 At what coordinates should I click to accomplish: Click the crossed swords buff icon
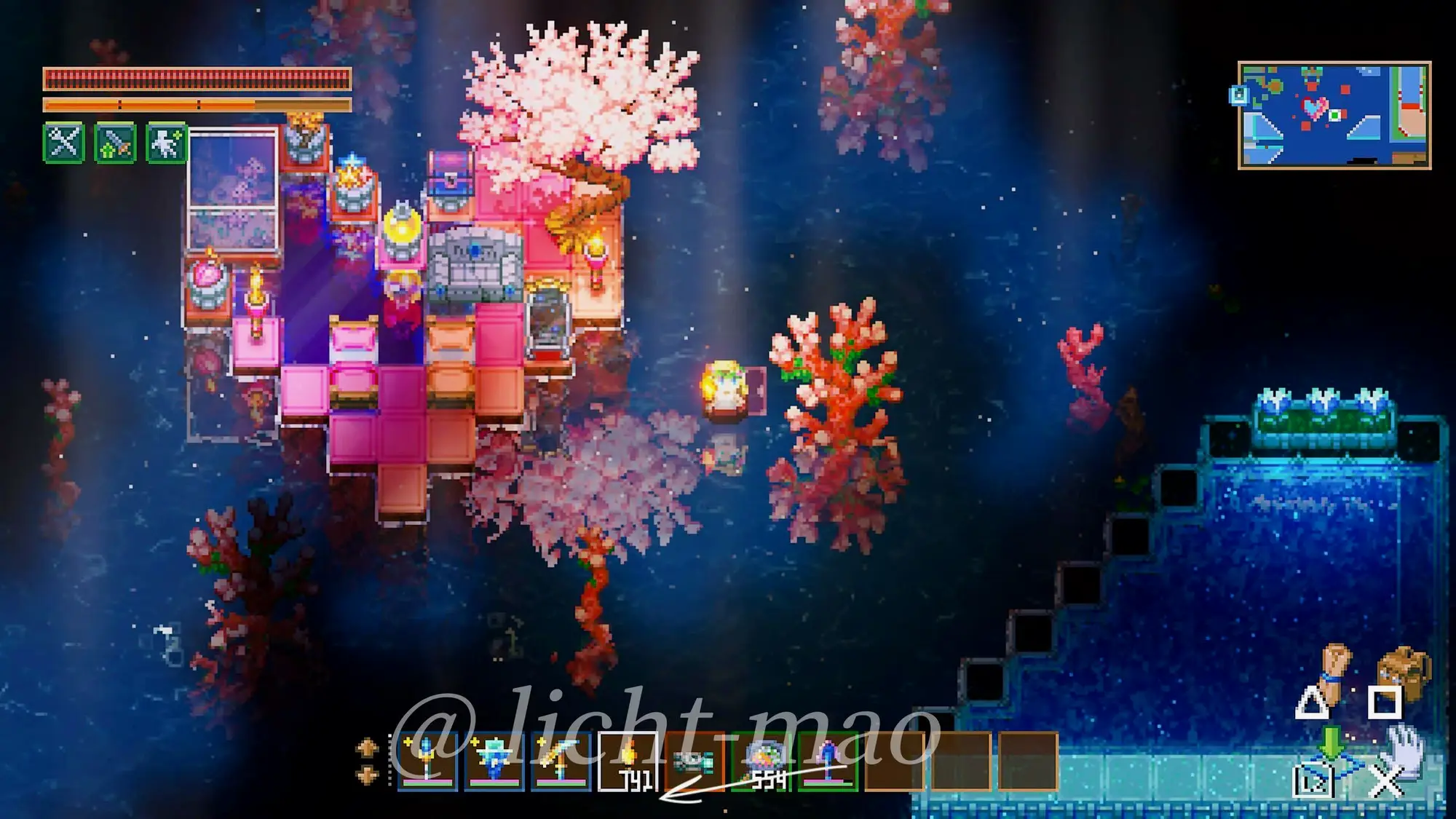point(64,142)
